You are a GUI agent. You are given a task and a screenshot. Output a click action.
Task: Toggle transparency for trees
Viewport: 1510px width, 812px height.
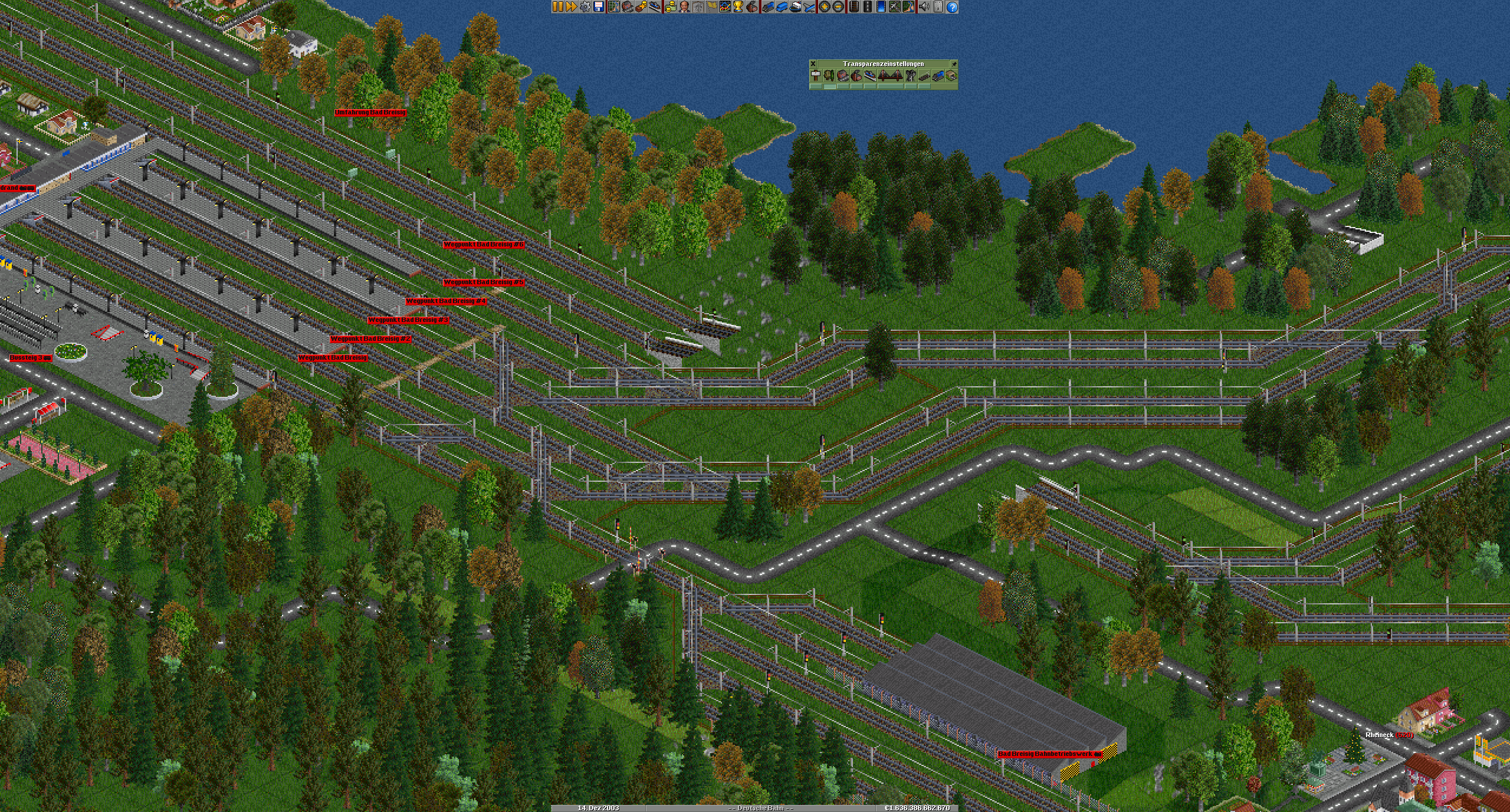pos(829,75)
